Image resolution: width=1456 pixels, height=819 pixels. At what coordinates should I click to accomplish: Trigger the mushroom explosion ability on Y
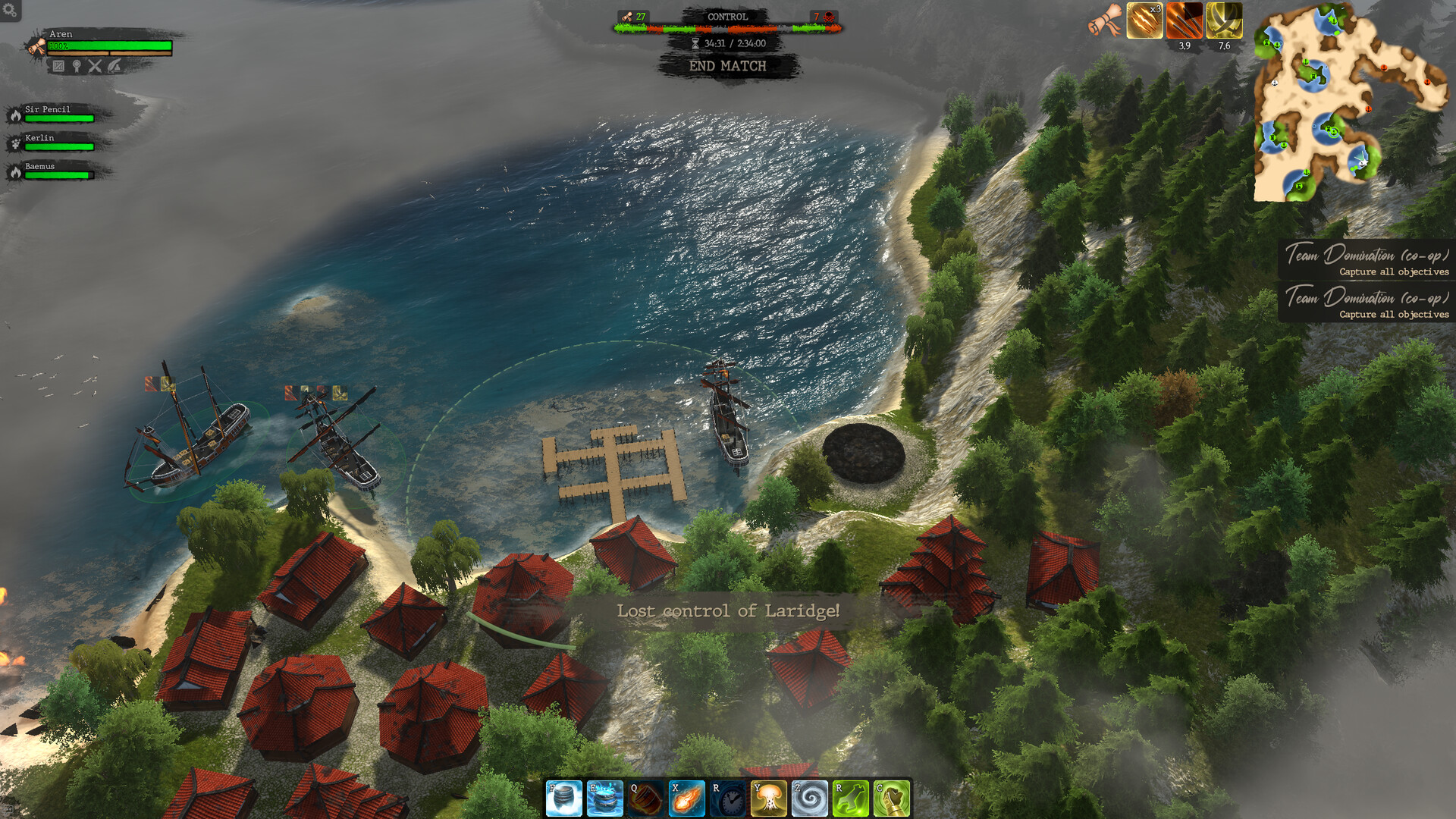(769, 799)
